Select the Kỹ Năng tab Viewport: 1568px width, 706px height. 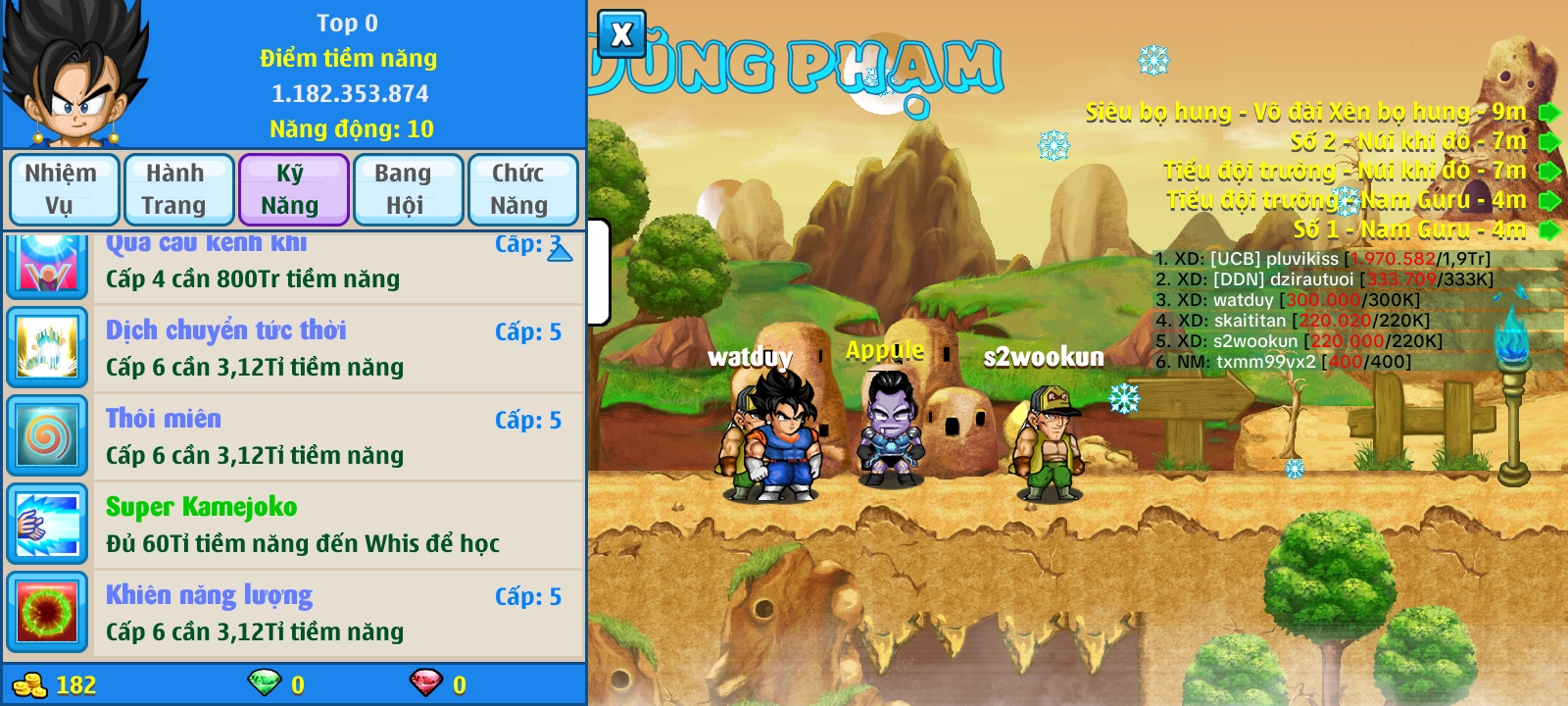click(x=292, y=189)
